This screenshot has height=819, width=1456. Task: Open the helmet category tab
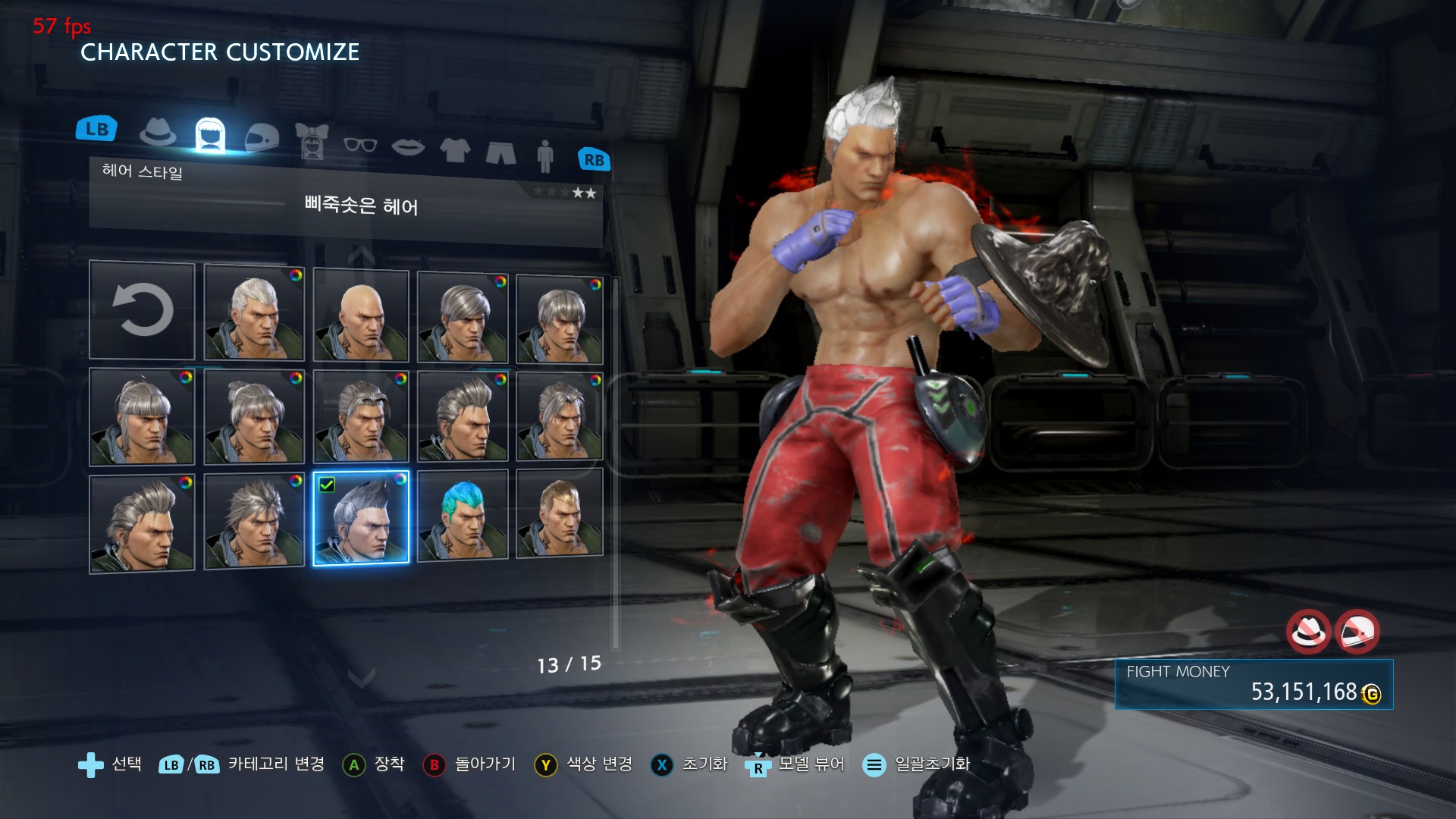point(262,137)
